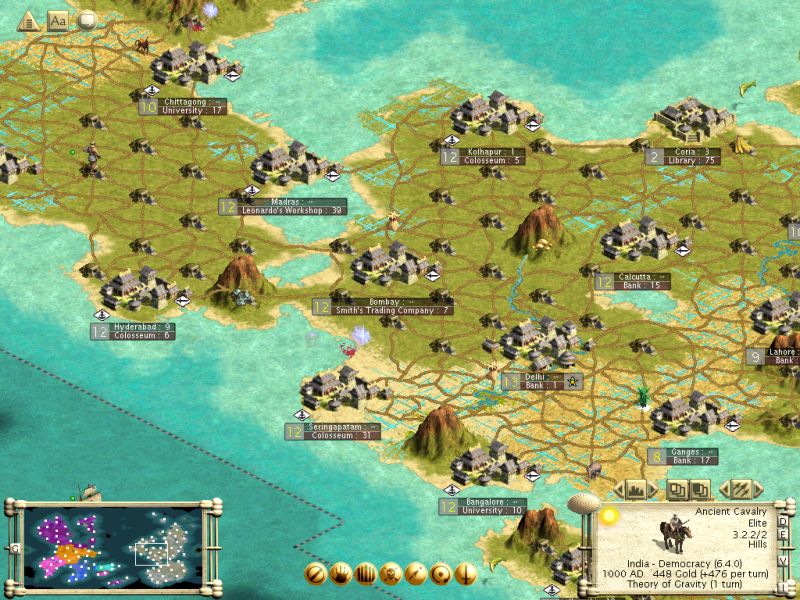Click the ring-shaped unit order icon
Viewport: 800px width, 600px height.
click(441, 574)
